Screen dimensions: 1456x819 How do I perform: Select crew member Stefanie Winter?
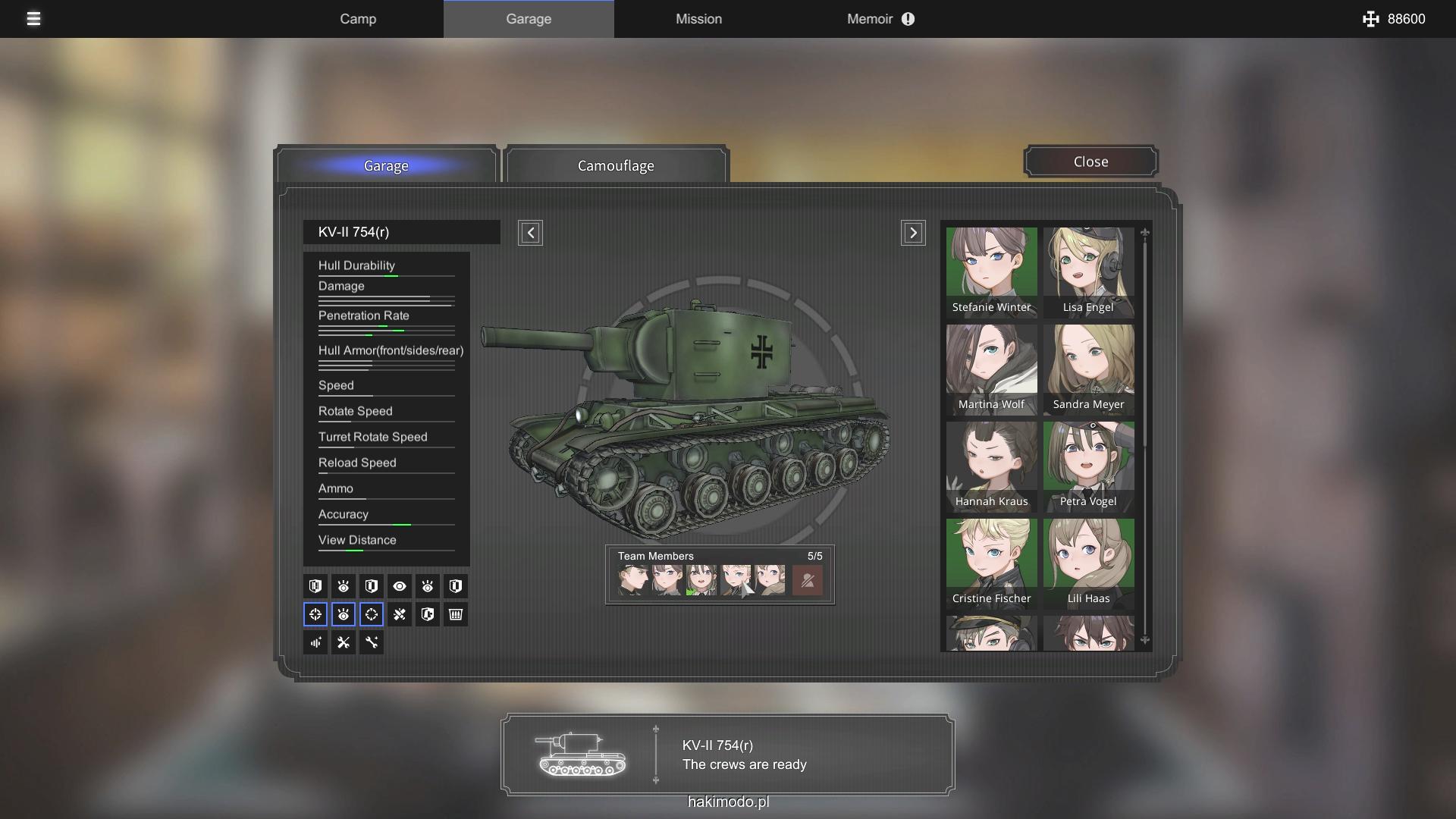click(991, 271)
